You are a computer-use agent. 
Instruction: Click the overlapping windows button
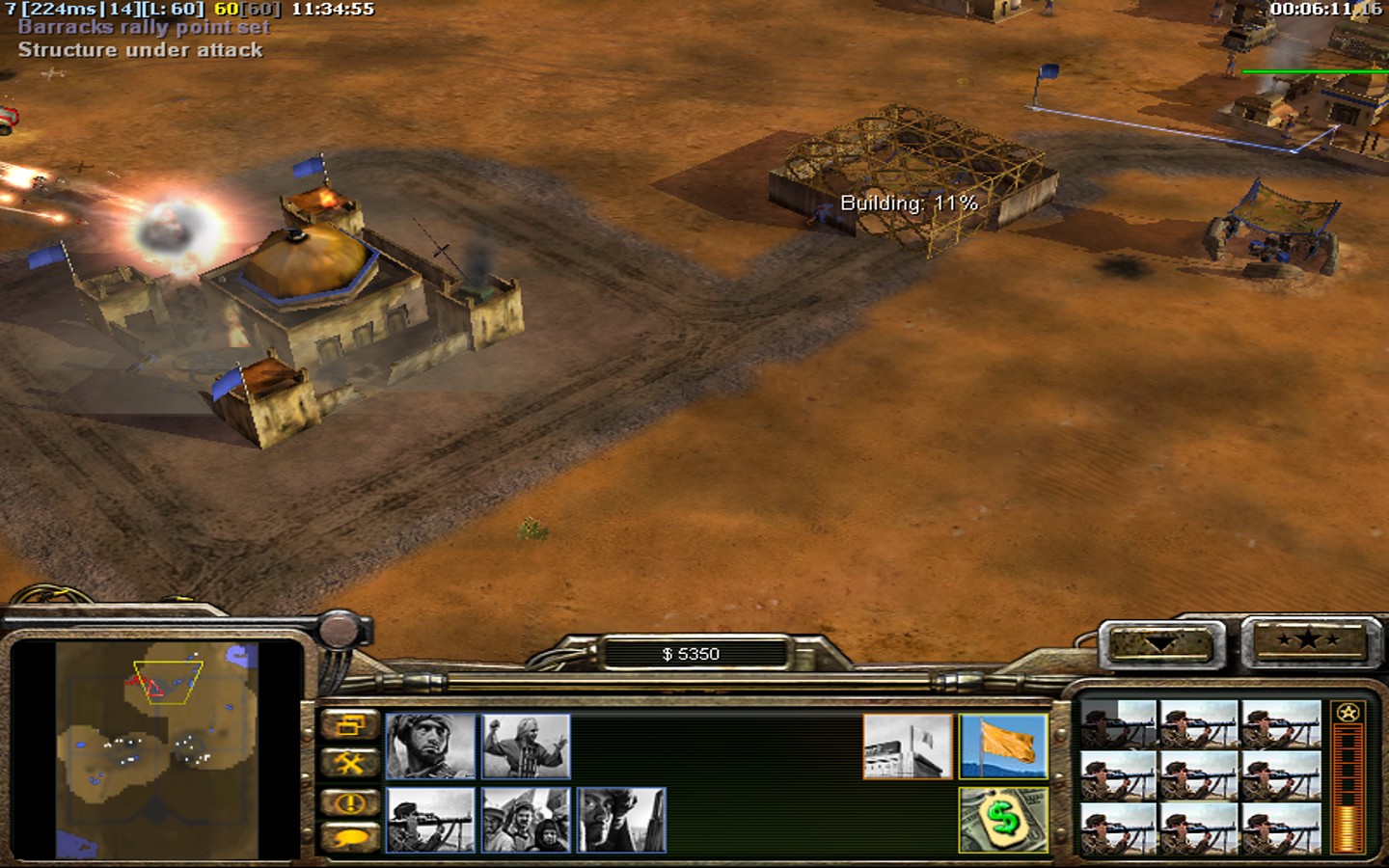[349, 725]
